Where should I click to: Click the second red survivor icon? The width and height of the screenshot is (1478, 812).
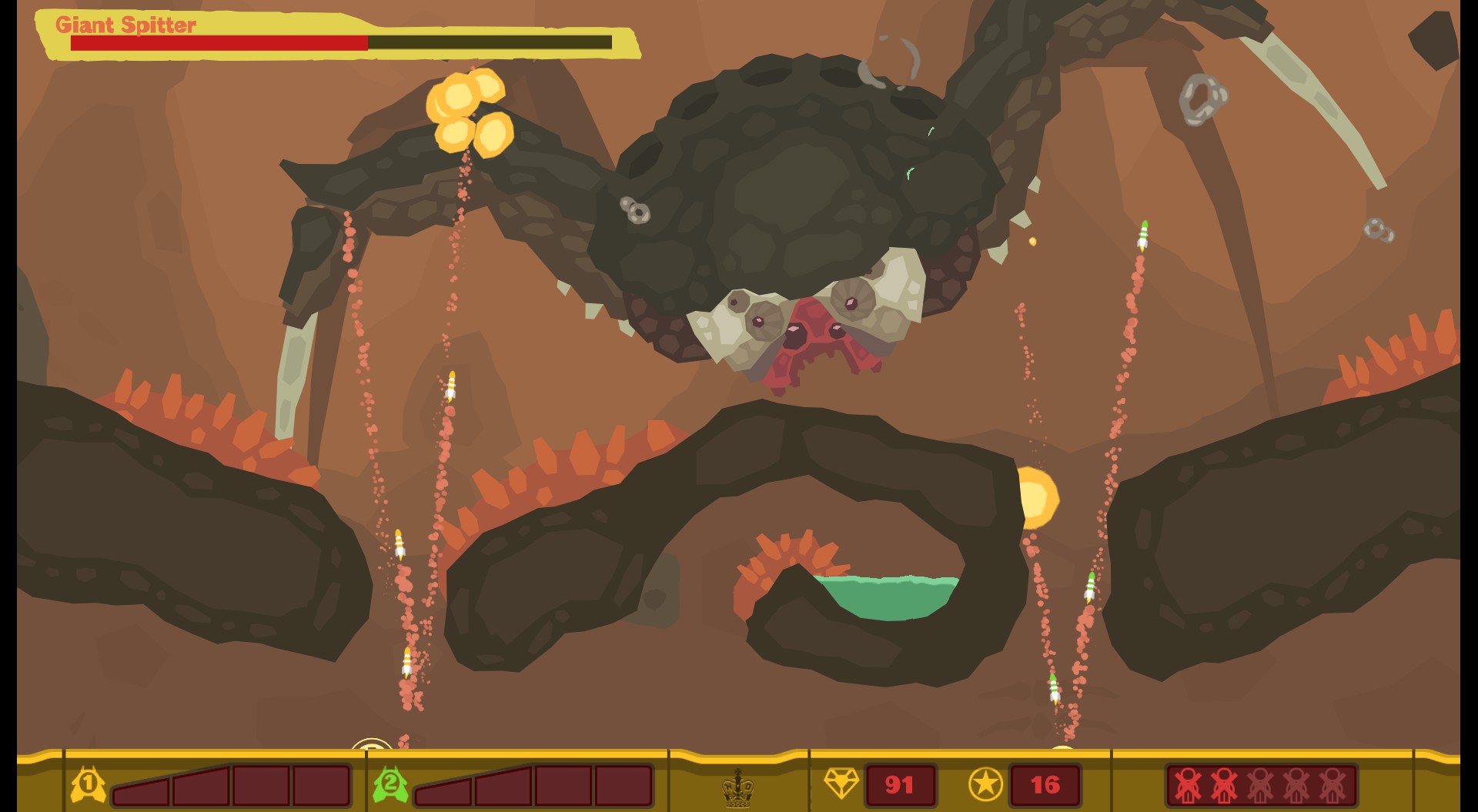1223,785
